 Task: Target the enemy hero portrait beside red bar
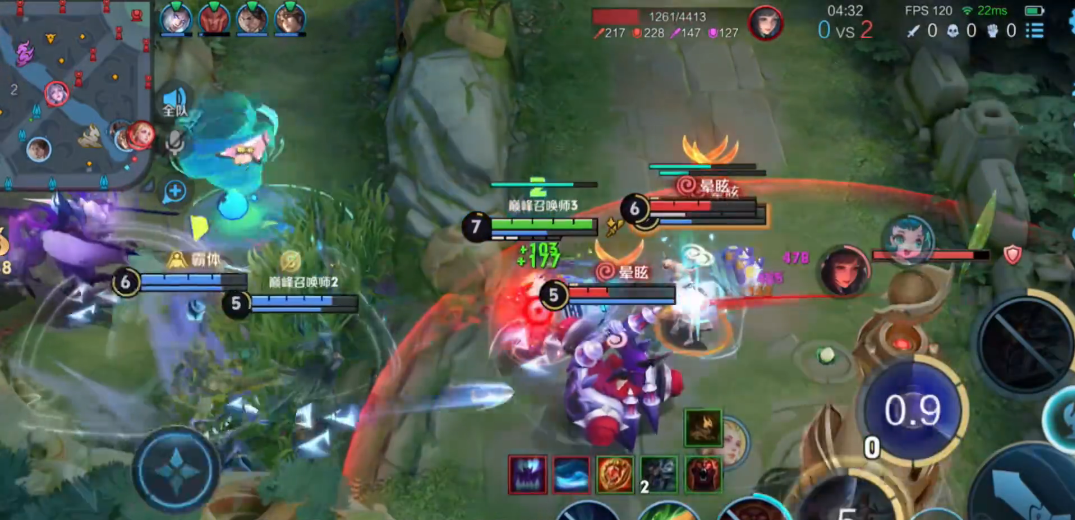click(x=844, y=271)
